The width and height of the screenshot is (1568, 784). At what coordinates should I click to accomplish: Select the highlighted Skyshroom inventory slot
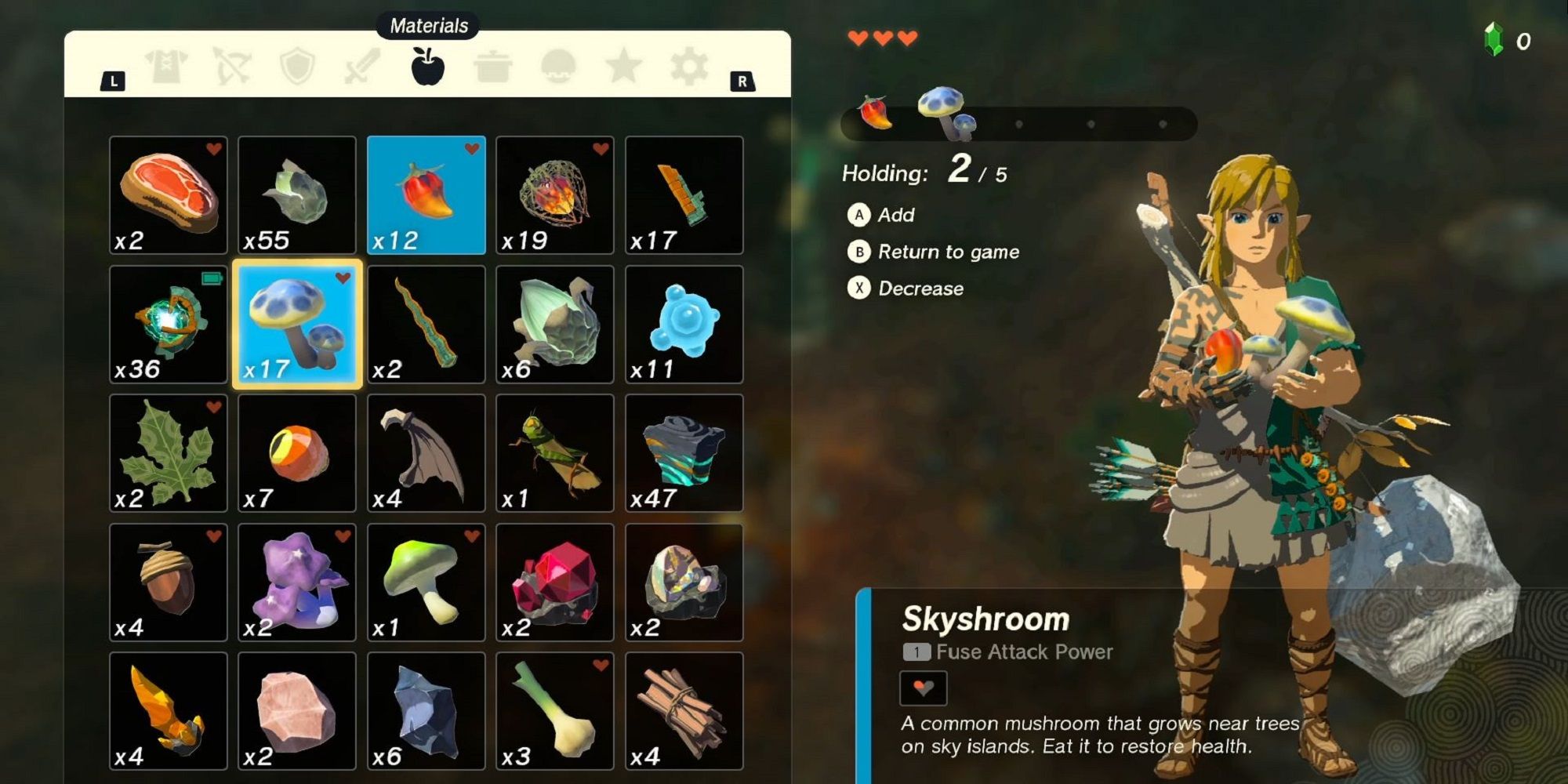(297, 325)
